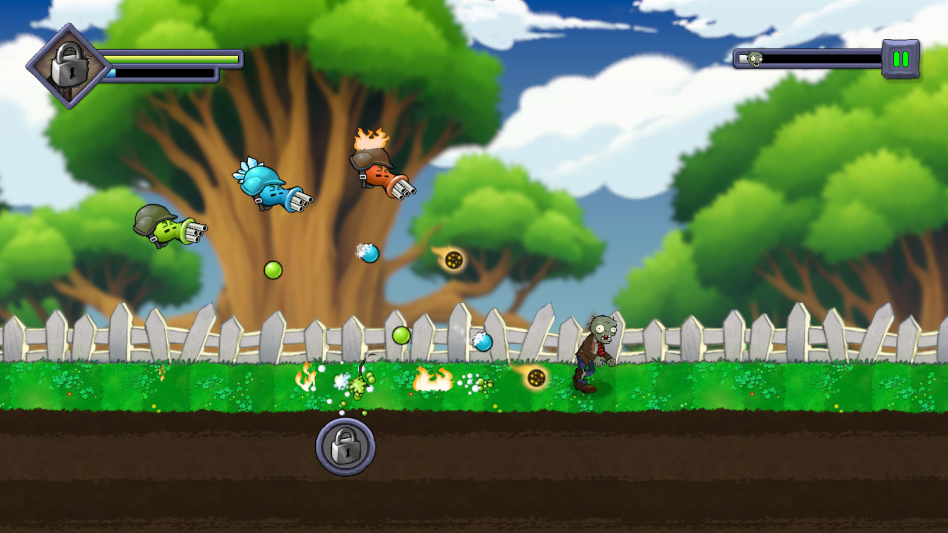Select the locked diamond portrait icon
Viewport: 948px width, 533px height.
[x=67, y=67]
